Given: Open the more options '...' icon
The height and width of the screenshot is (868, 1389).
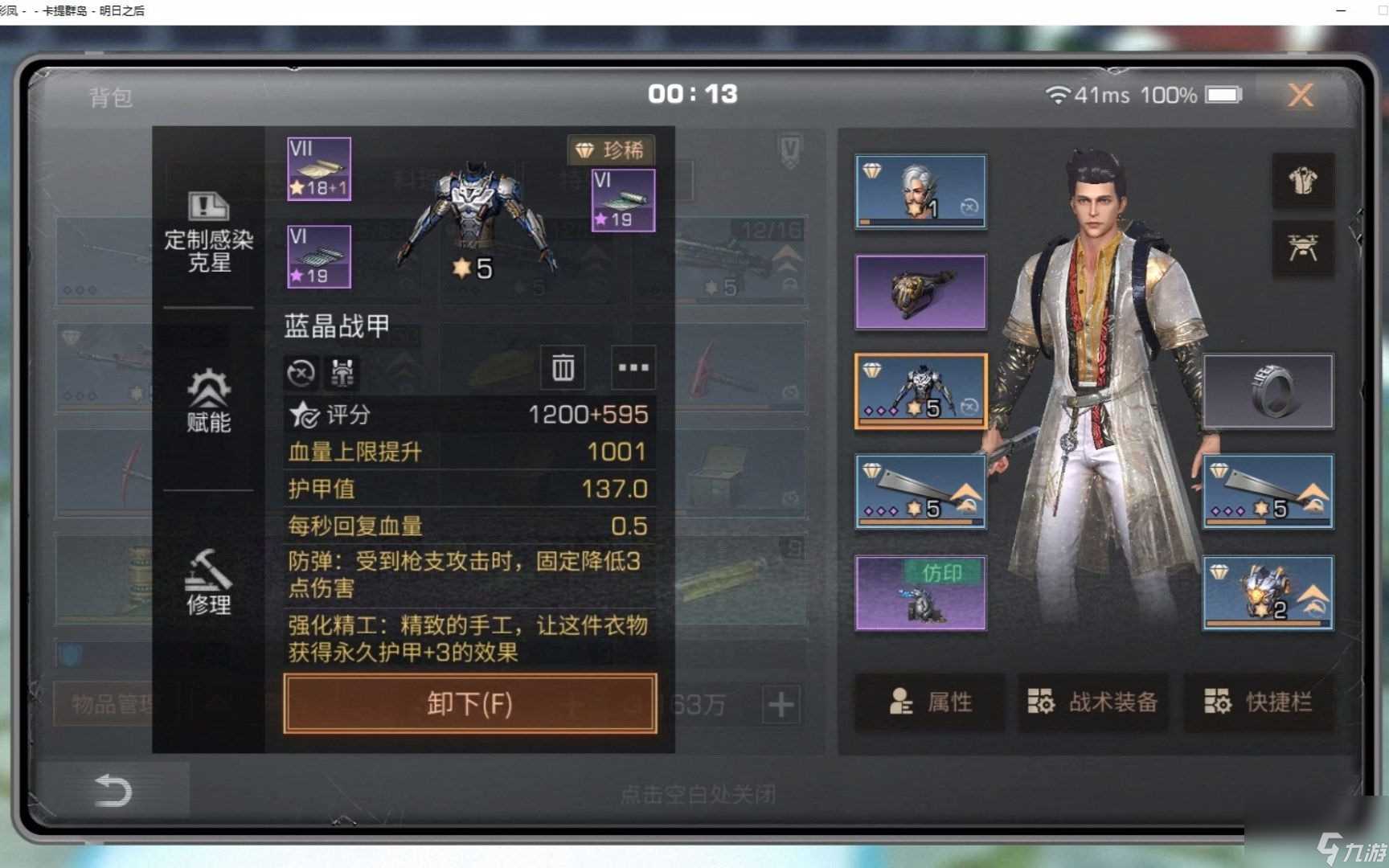Looking at the screenshot, I should [x=633, y=368].
